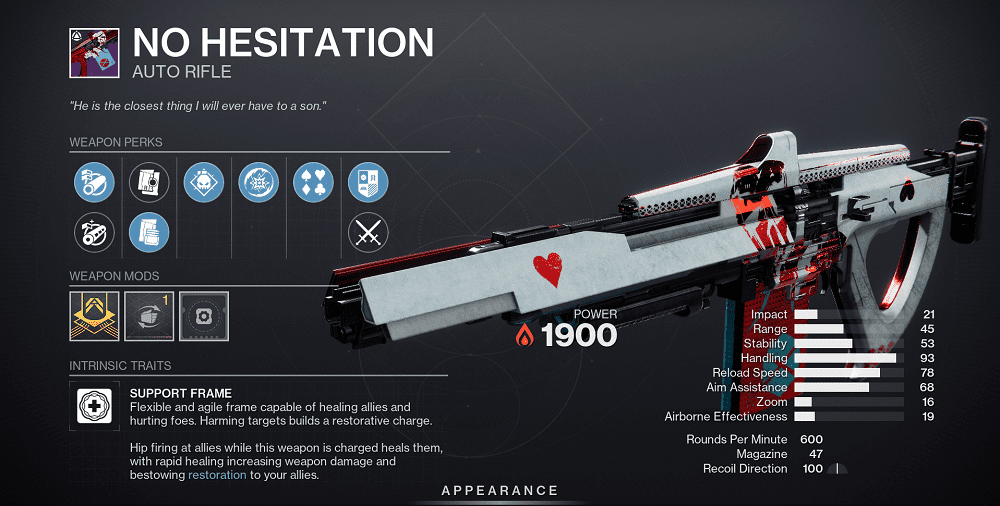Inspect the skull diamond trait perk
The height and width of the screenshot is (506, 1000).
point(204,182)
